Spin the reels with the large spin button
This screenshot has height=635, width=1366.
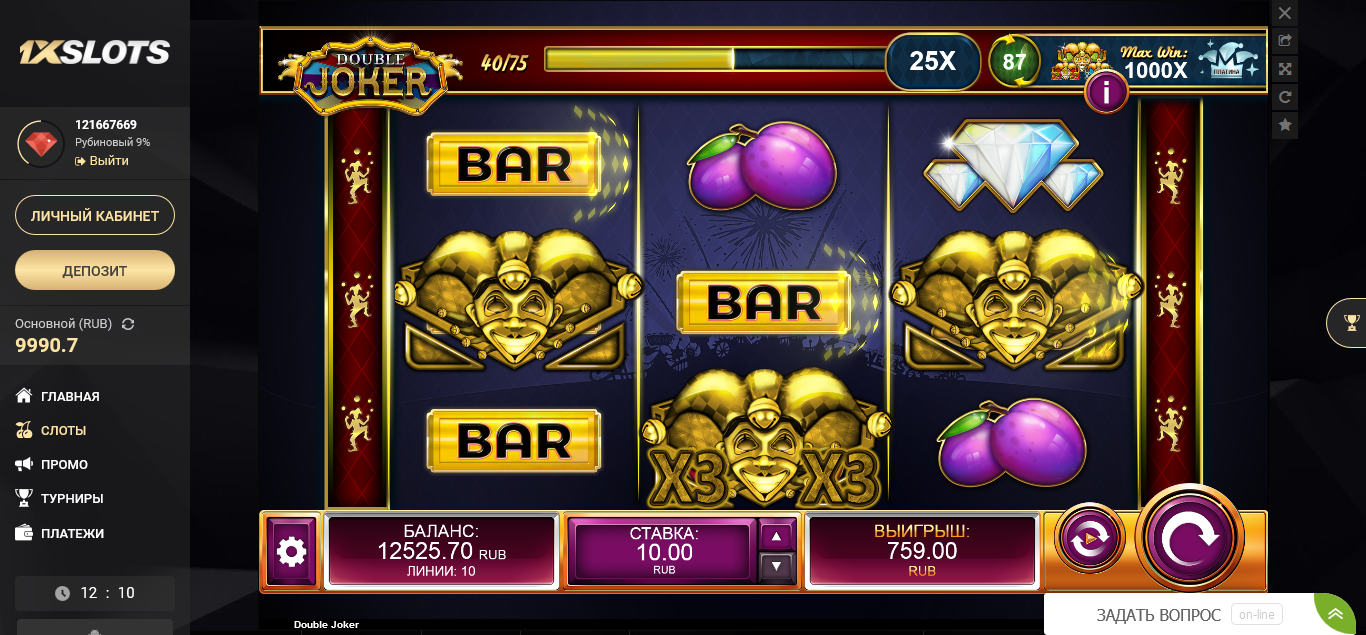(1189, 538)
